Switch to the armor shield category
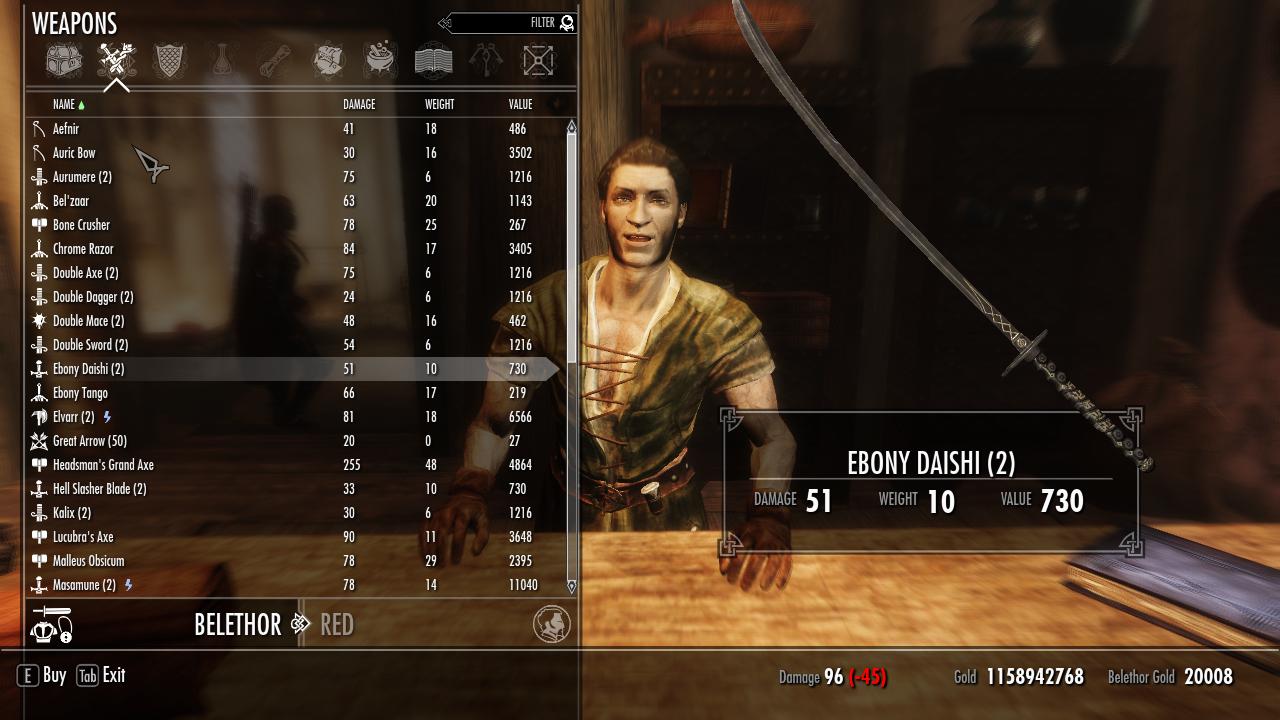 (169, 61)
